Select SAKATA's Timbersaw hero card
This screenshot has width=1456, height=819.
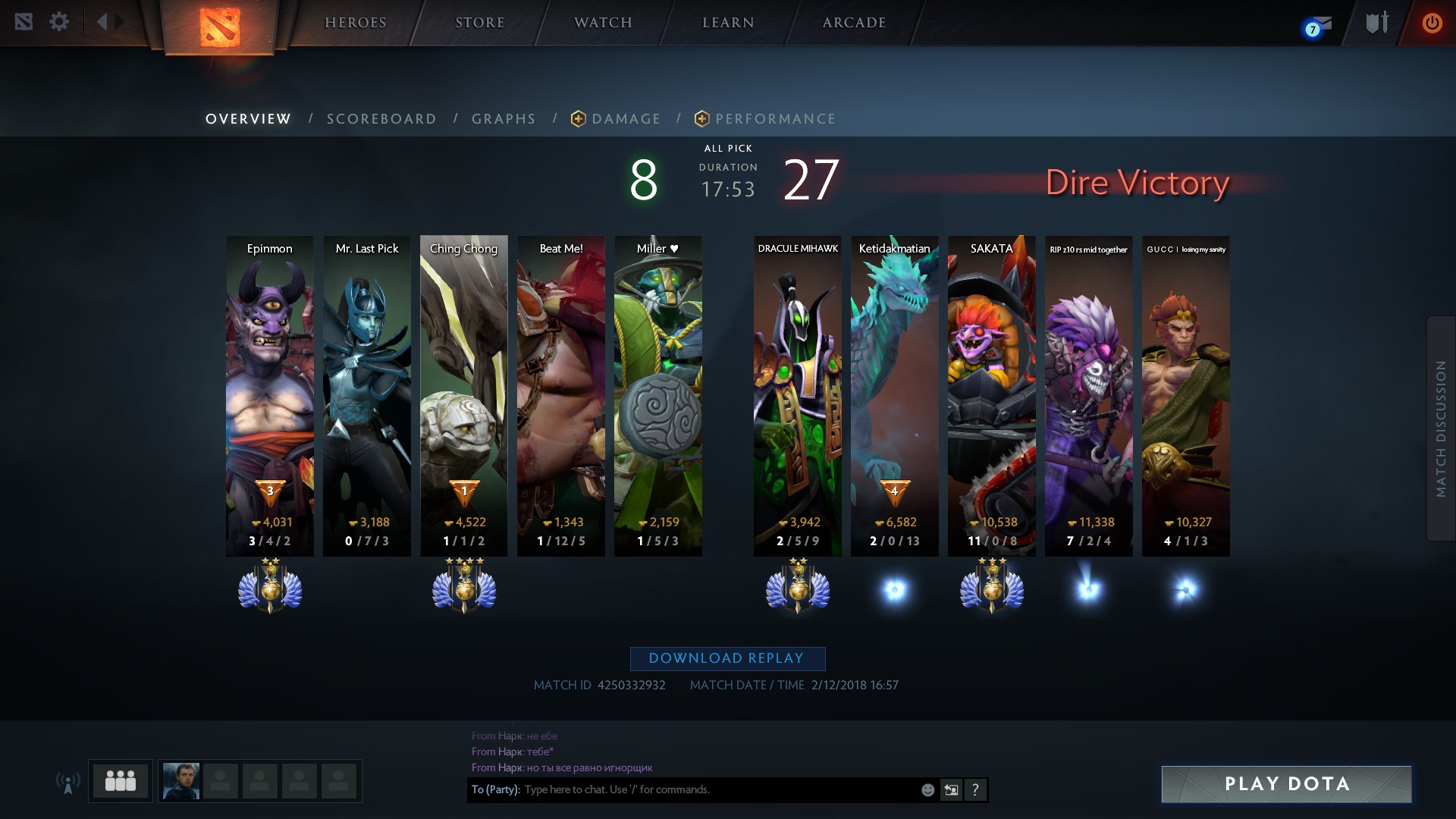(991, 394)
